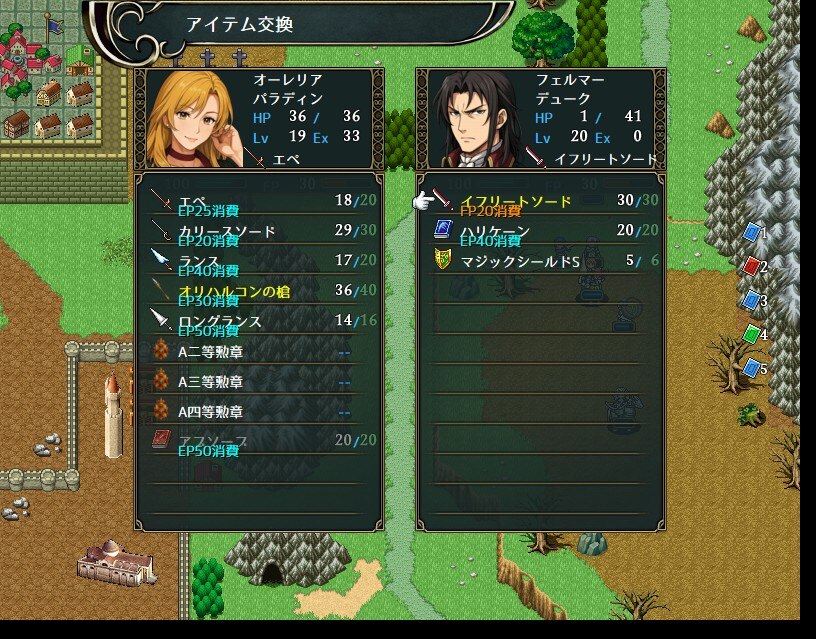816x639 pixels.
Task: Select the ロングランス row
Action: [258, 321]
